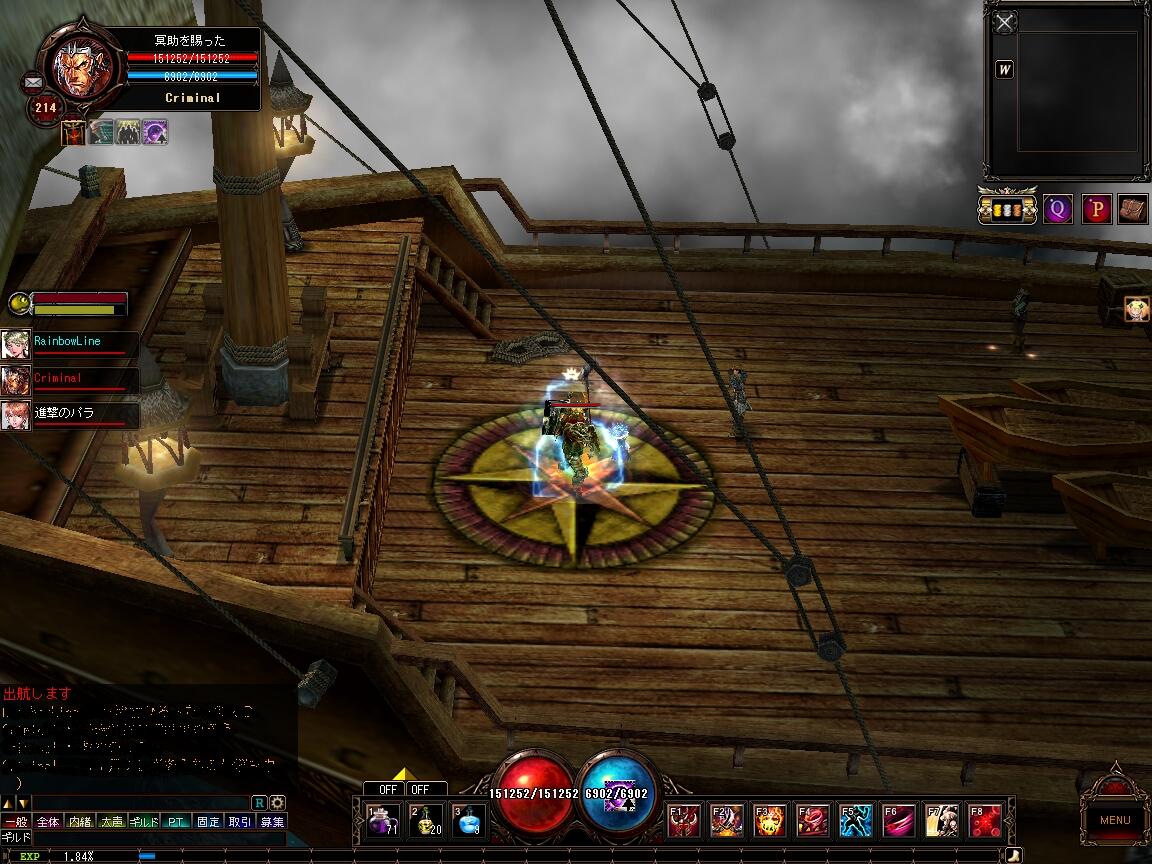Use the yellow potion in slot 2
This screenshot has width=1152, height=864.
425,820
